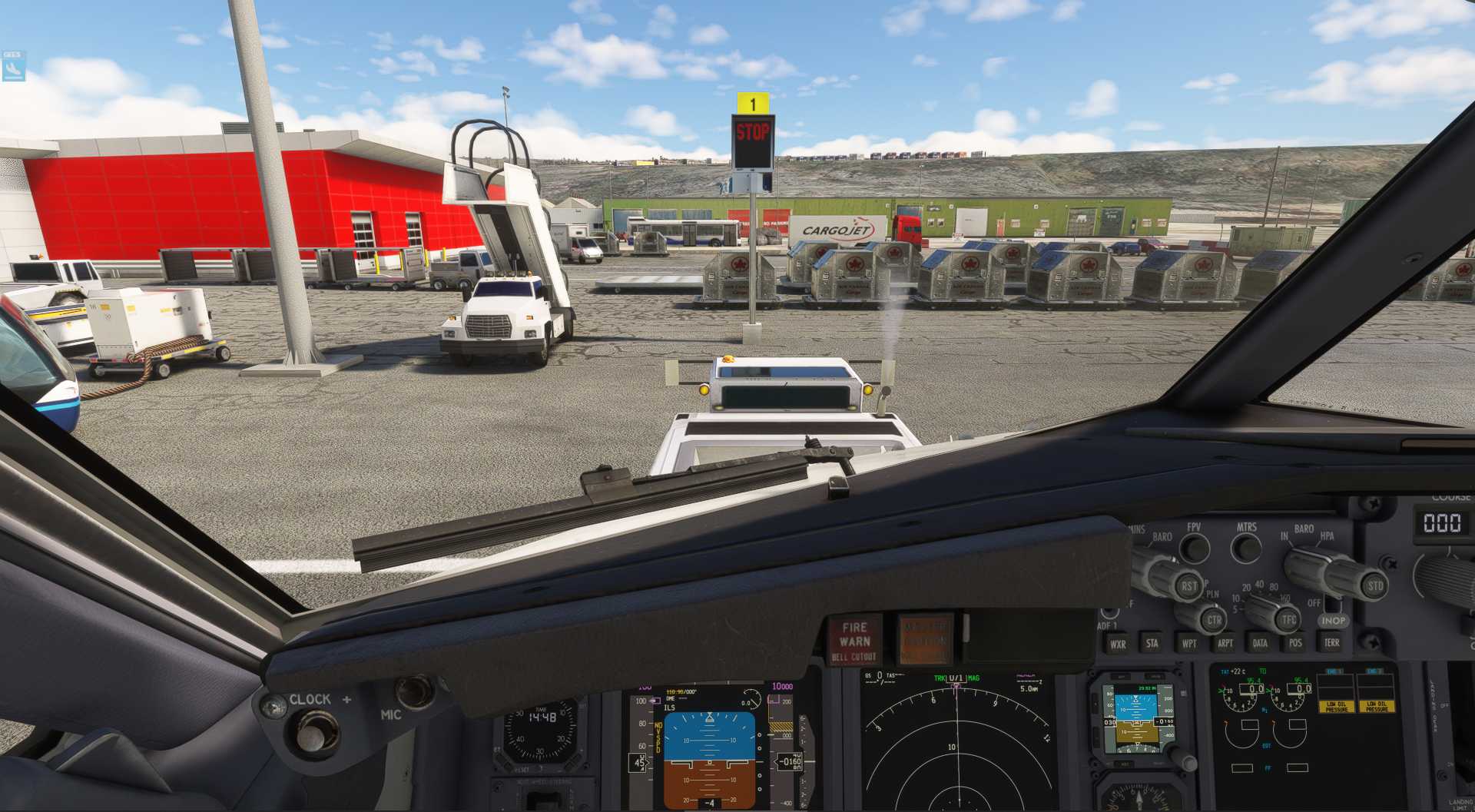Image resolution: width=1475 pixels, height=812 pixels.
Task: Open the GEES overlay icon
Action: [13, 66]
